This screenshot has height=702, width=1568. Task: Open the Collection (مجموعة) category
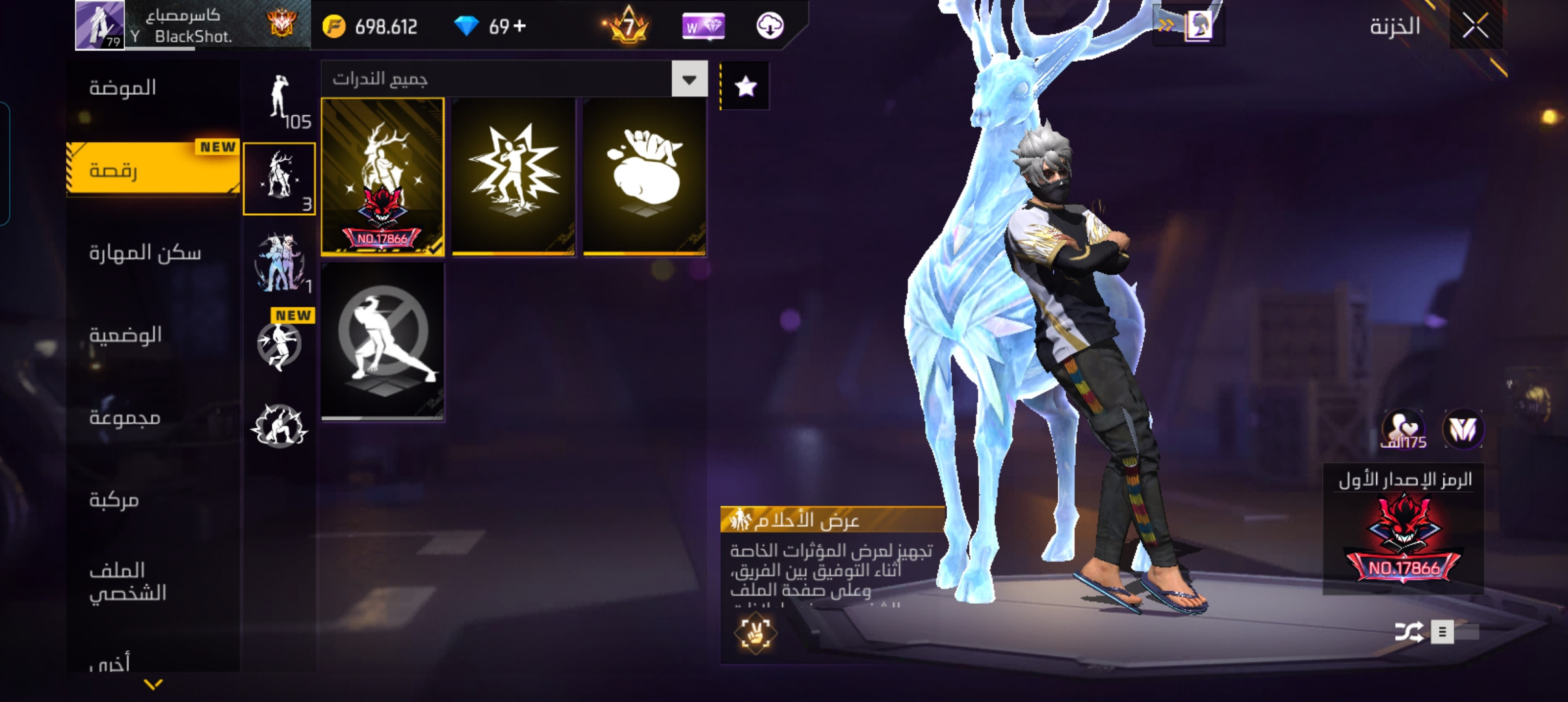[125, 417]
